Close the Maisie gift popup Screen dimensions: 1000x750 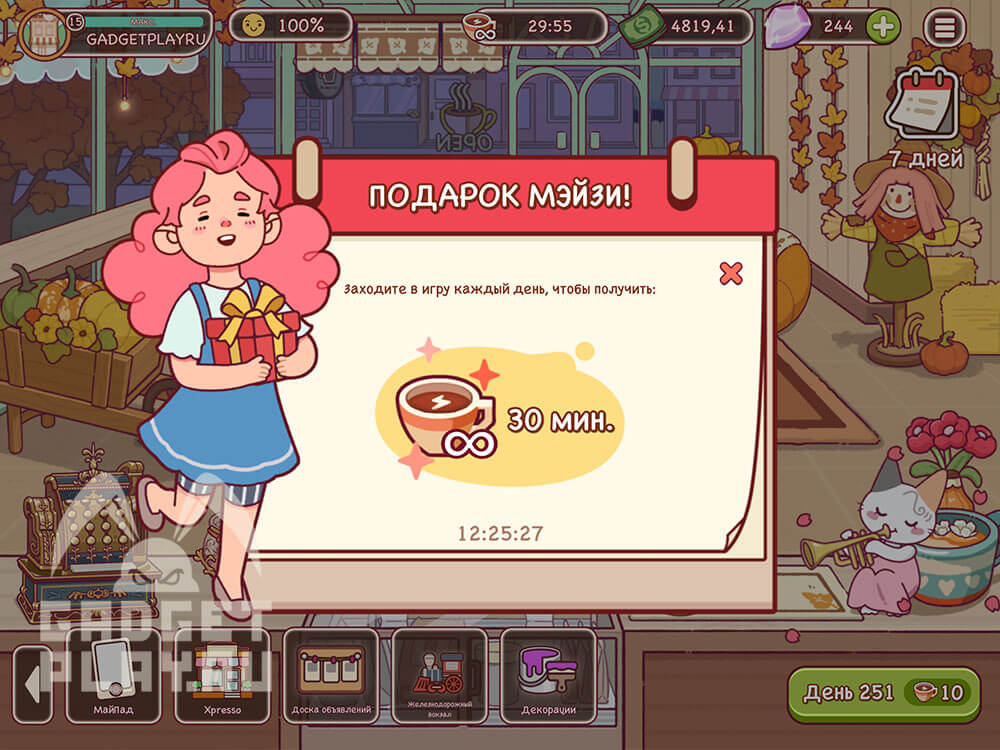coord(731,273)
